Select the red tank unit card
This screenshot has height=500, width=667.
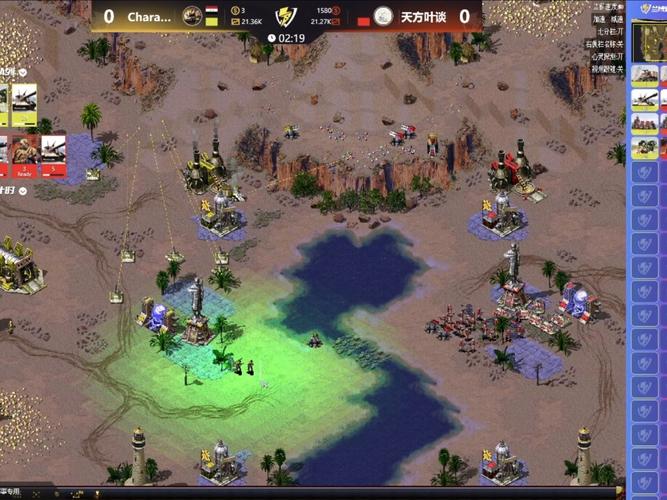coord(52,153)
